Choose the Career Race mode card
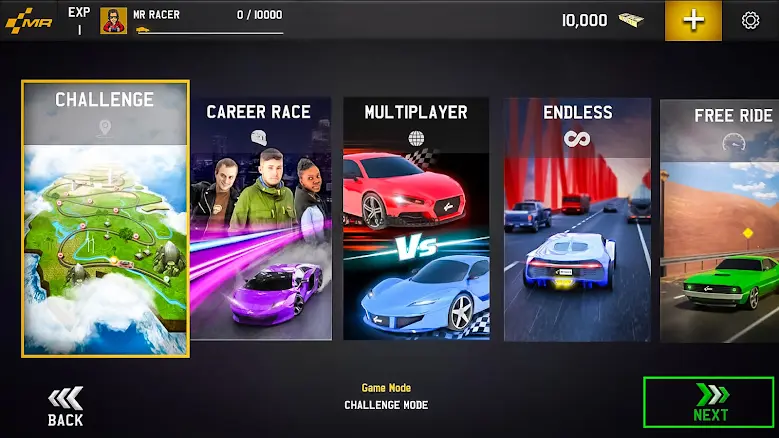779x438 pixels. 258,218
